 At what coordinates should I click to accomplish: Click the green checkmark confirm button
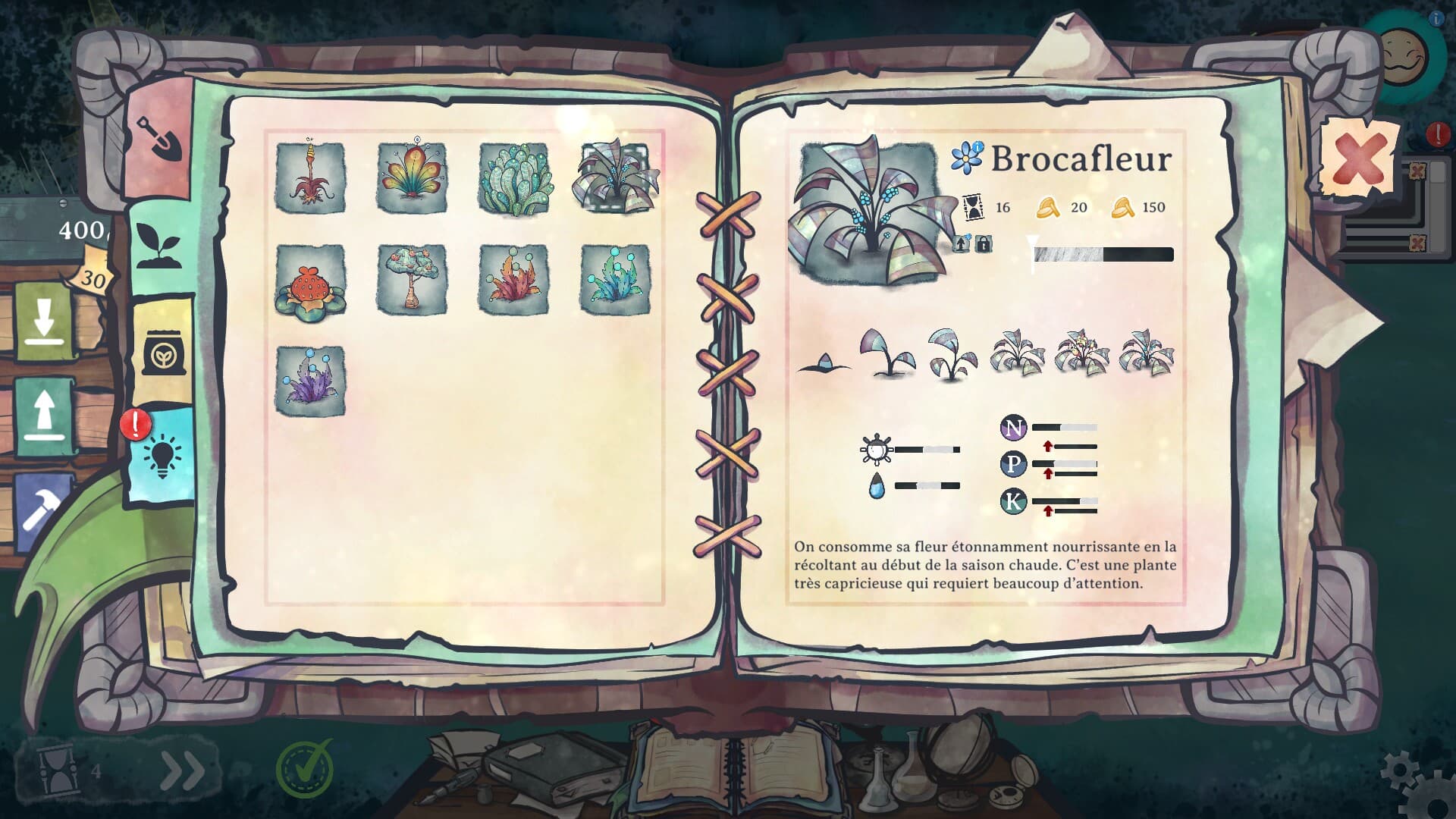coord(305,768)
